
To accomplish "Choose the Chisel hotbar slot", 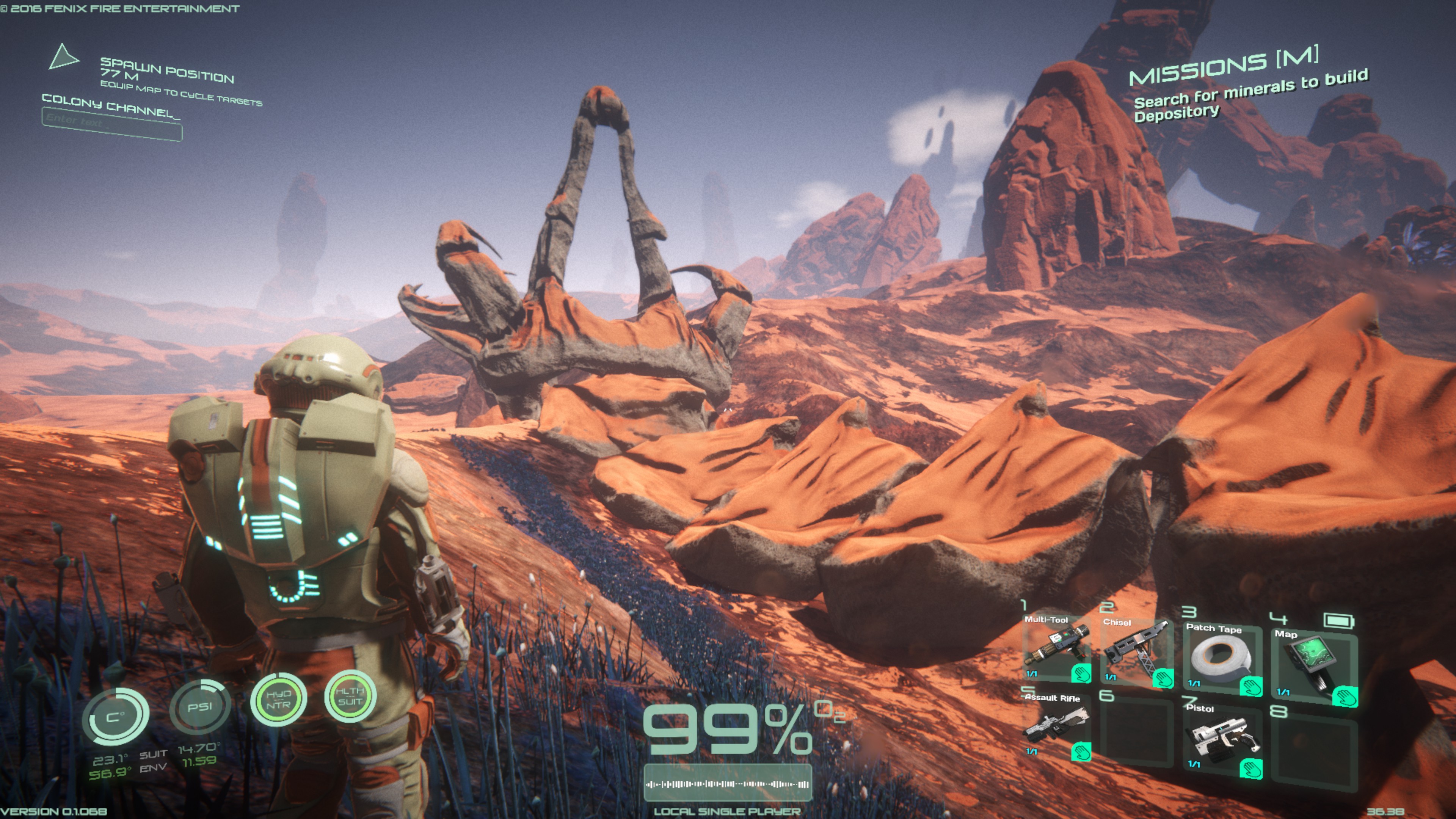I will pos(1137,652).
